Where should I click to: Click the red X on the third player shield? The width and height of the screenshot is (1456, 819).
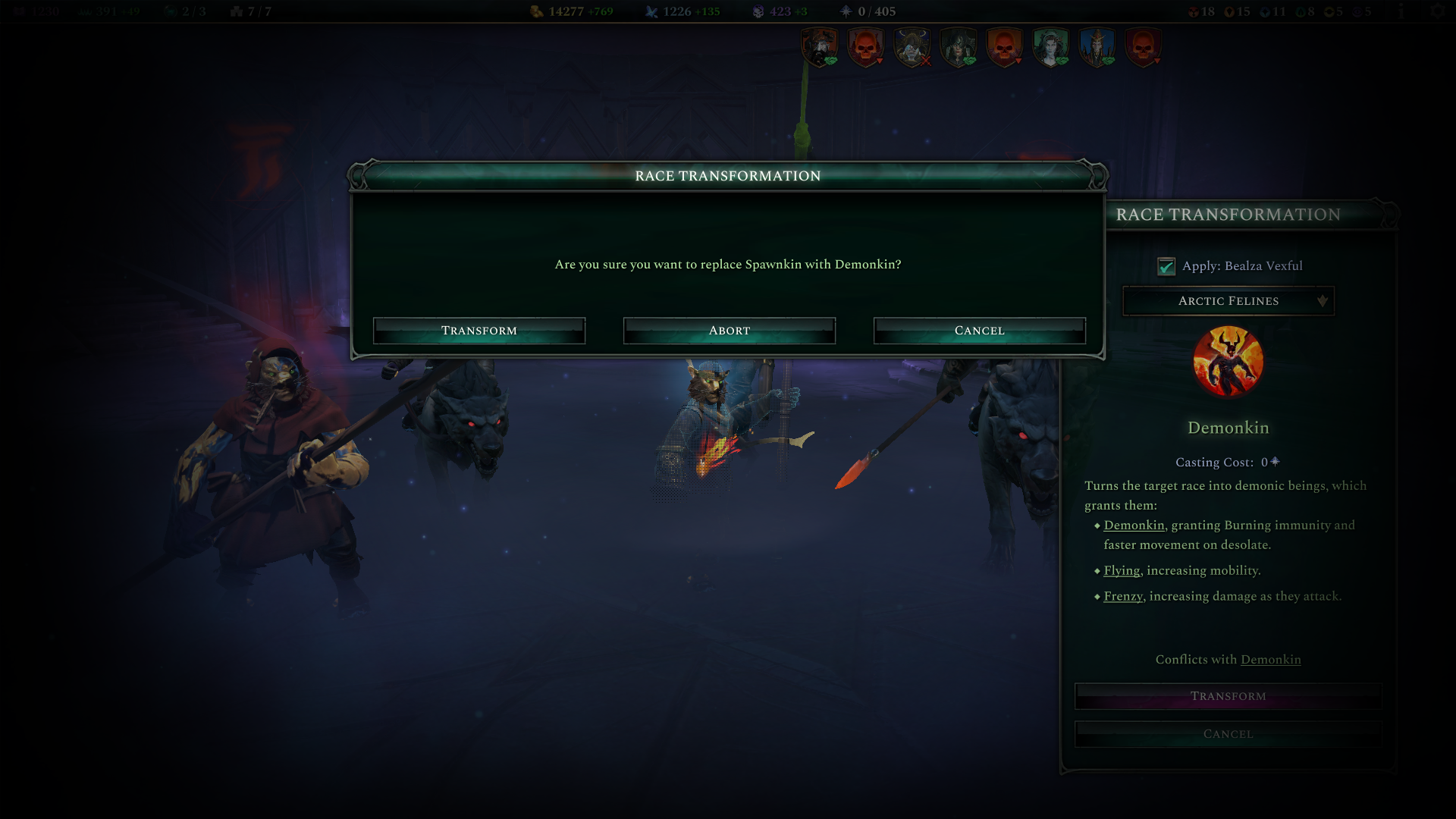(924, 61)
